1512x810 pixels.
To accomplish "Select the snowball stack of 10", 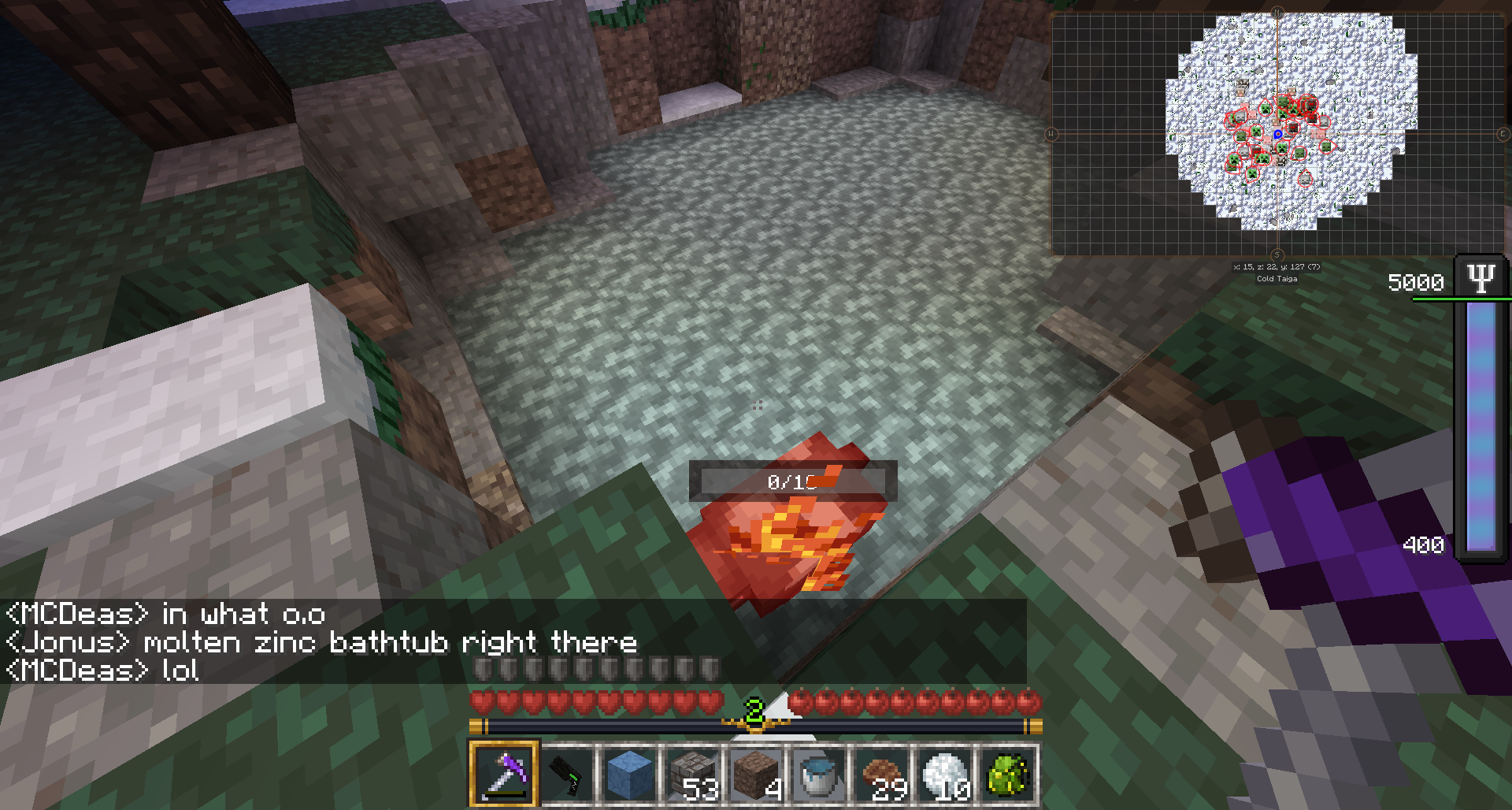I will click(945, 774).
